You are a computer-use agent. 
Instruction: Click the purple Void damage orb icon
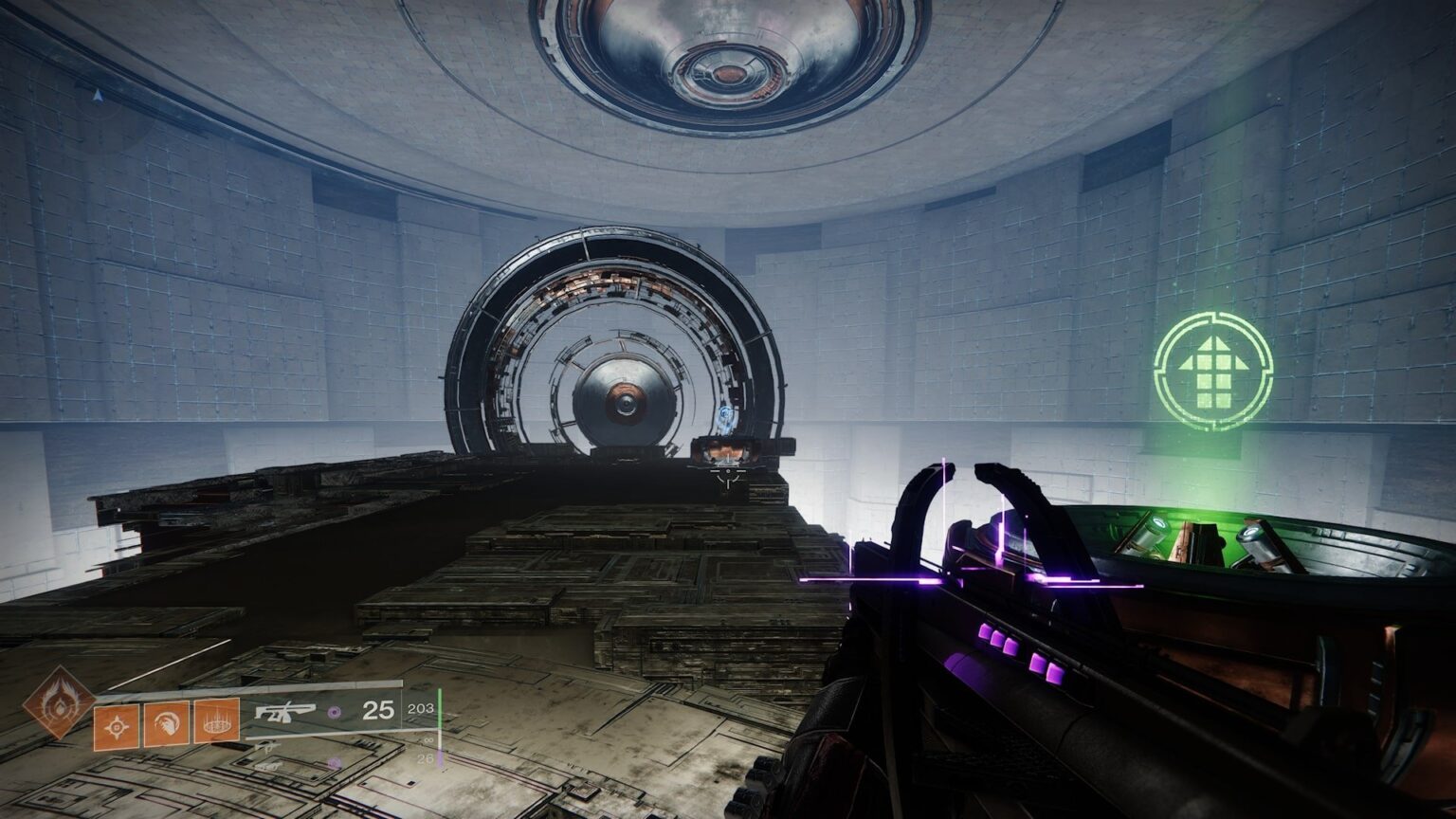coord(336,711)
